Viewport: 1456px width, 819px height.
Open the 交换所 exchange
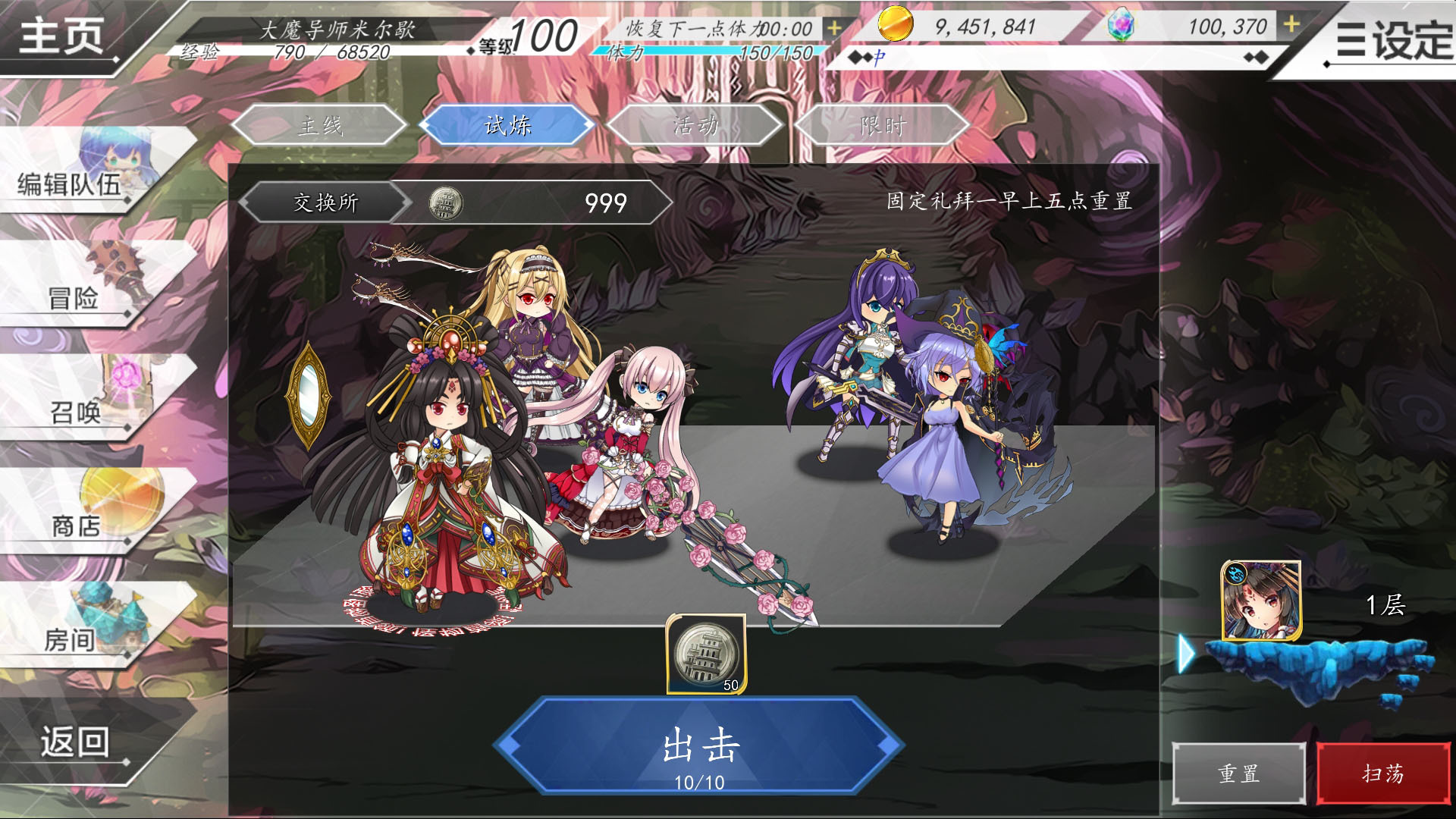click(x=326, y=202)
